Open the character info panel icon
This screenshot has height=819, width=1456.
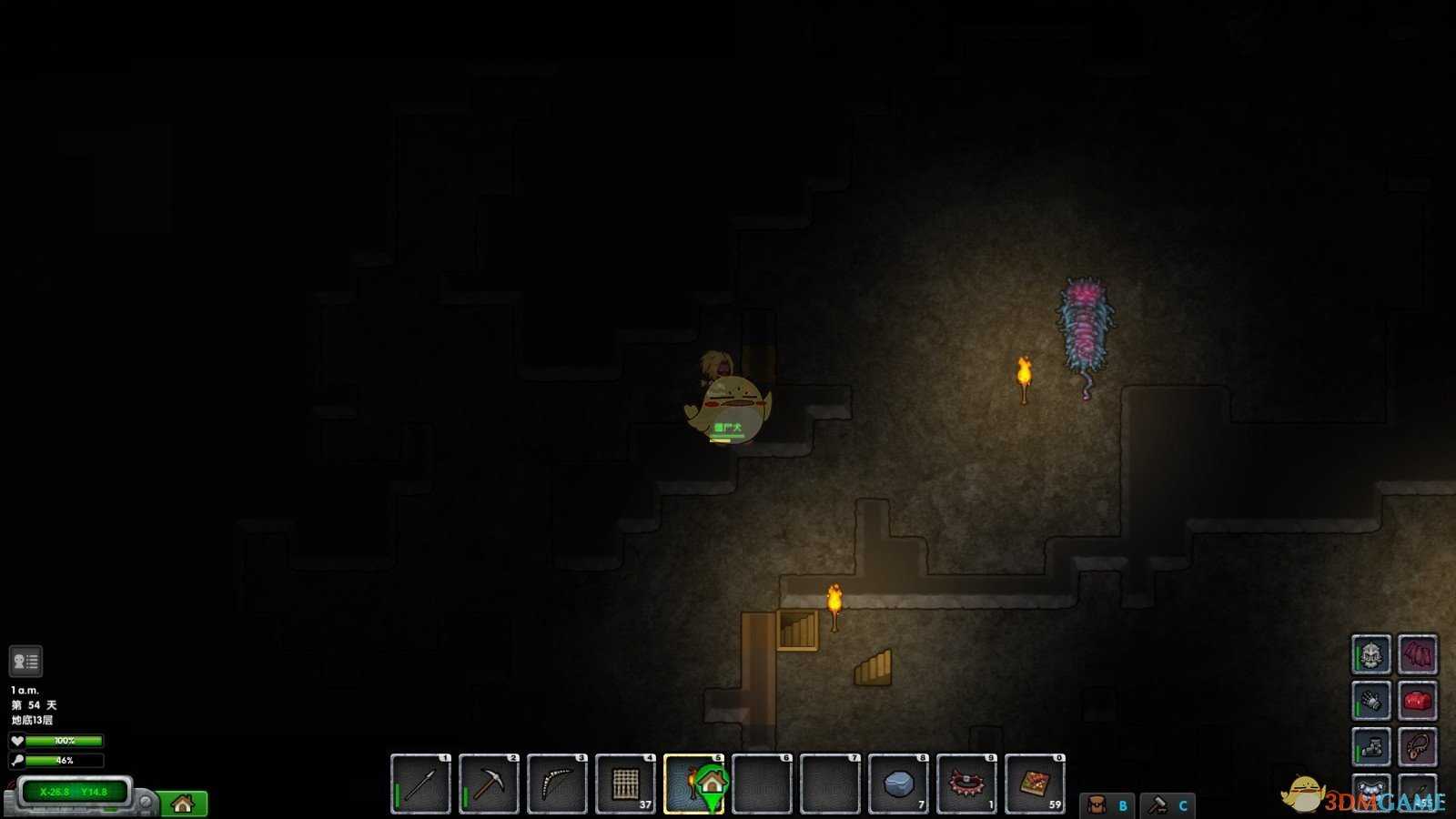[25, 662]
